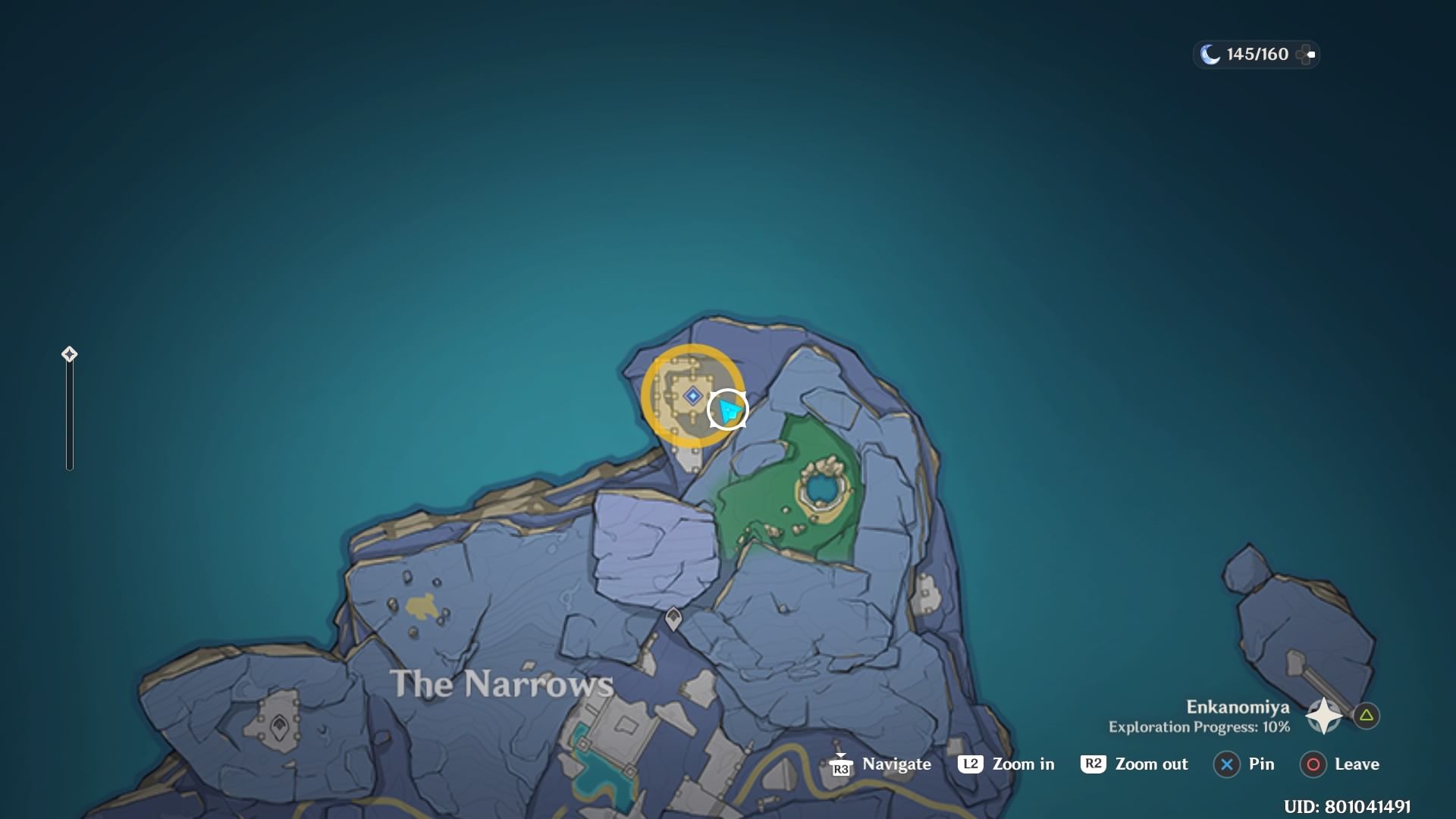Open the Enkanomiya region selector star icon

click(x=1323, y=716)
